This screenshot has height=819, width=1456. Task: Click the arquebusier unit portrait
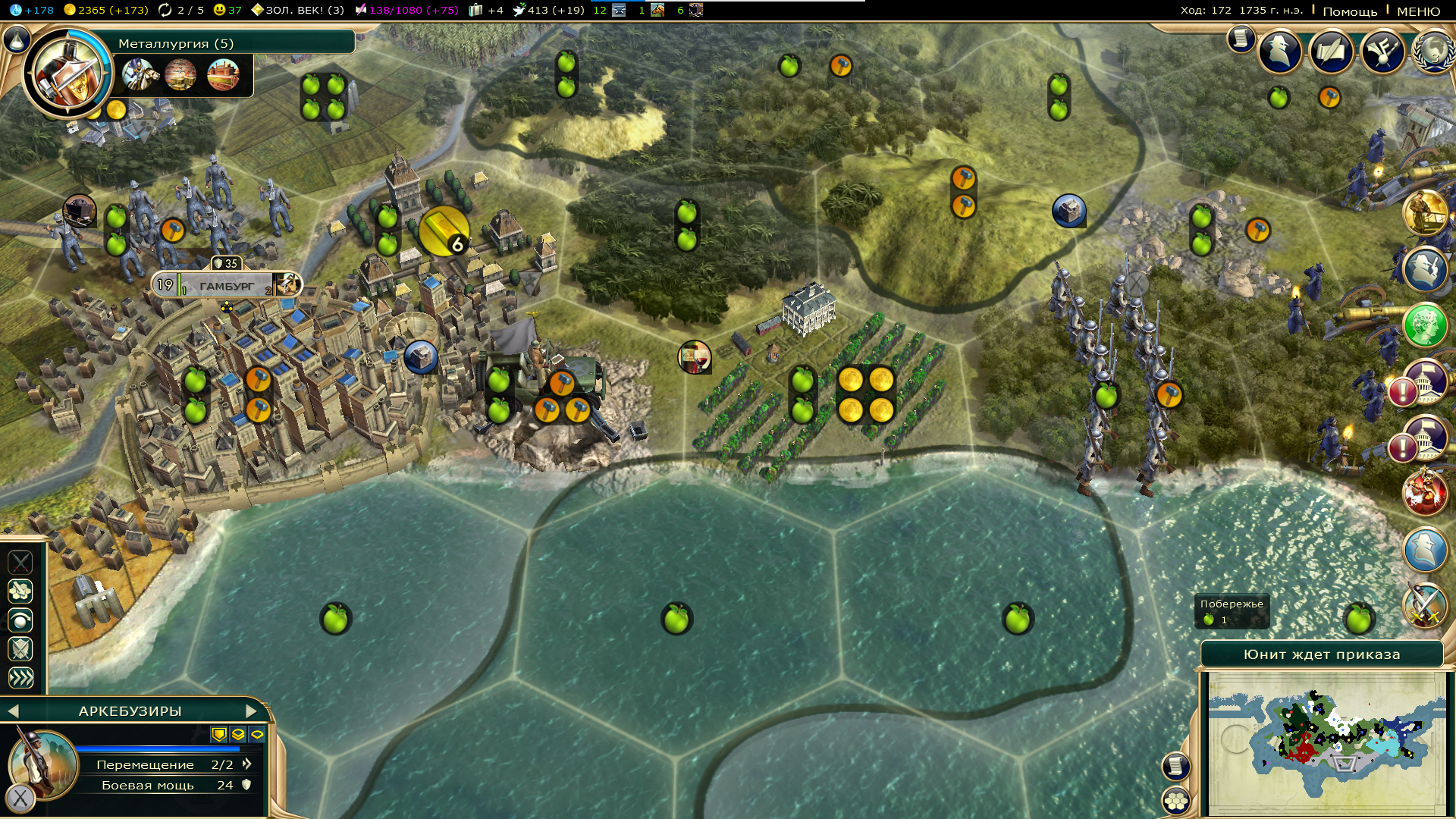tap(42, 762)
